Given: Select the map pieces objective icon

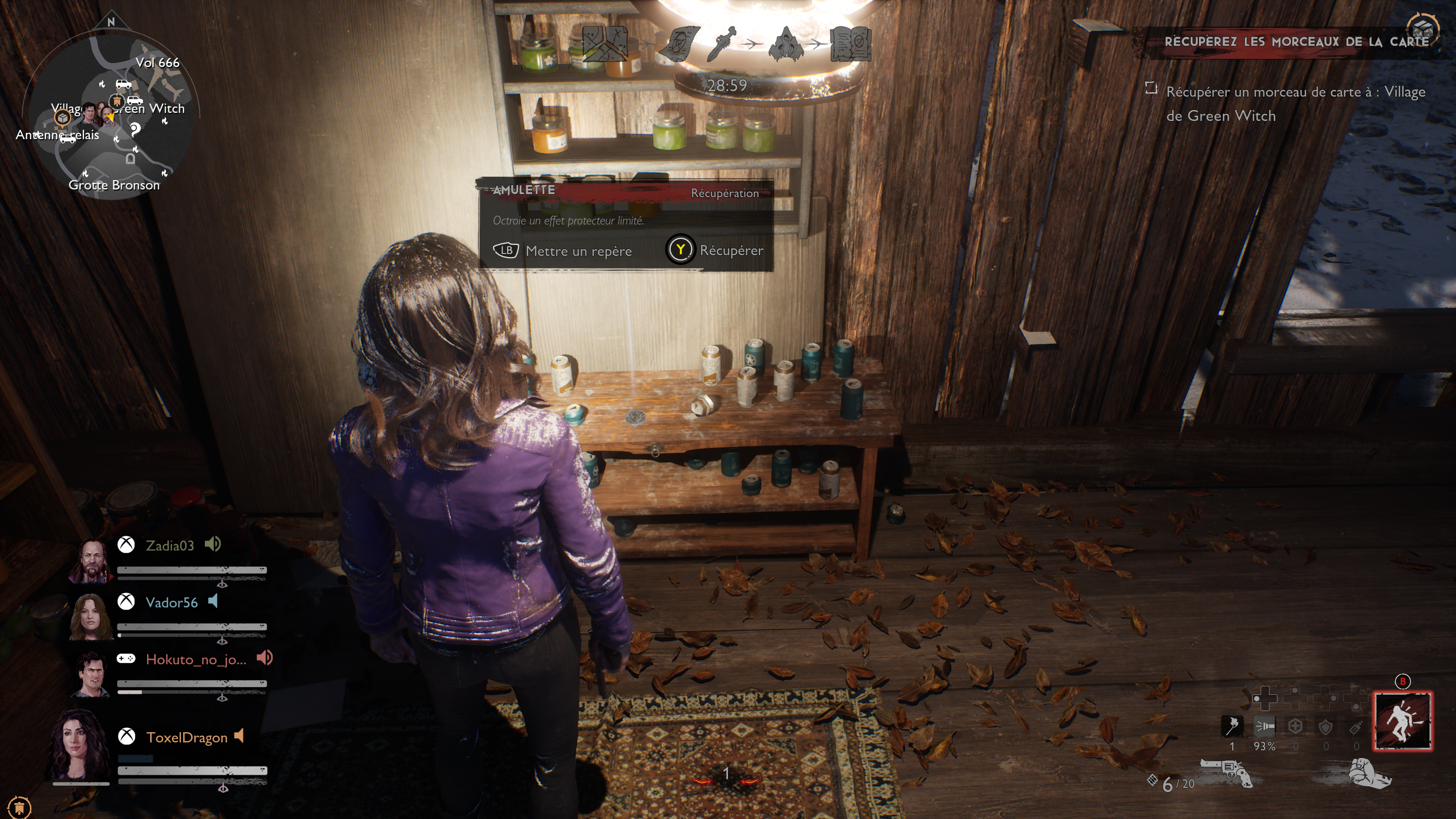Looking at the screenshot, I should pos(605,43).
